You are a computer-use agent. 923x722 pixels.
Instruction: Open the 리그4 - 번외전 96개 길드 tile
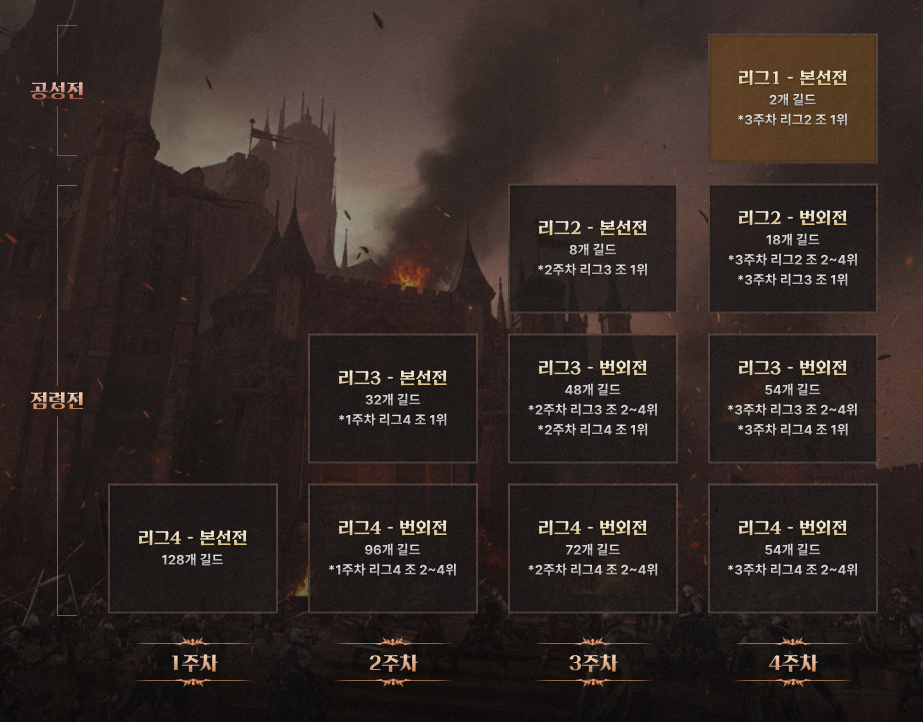tap(392, 548)
